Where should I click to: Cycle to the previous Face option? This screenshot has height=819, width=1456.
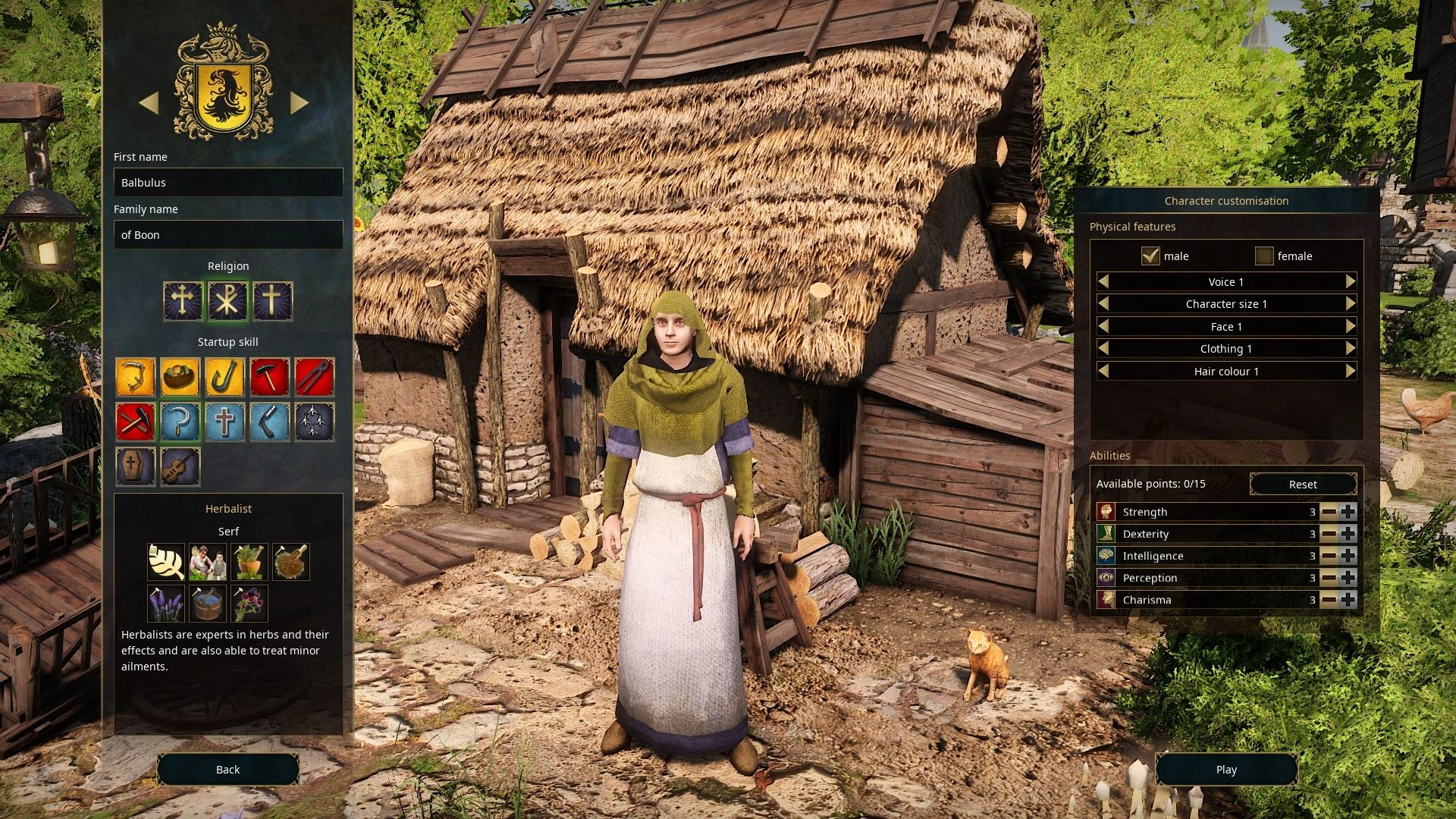[1104, 326]
